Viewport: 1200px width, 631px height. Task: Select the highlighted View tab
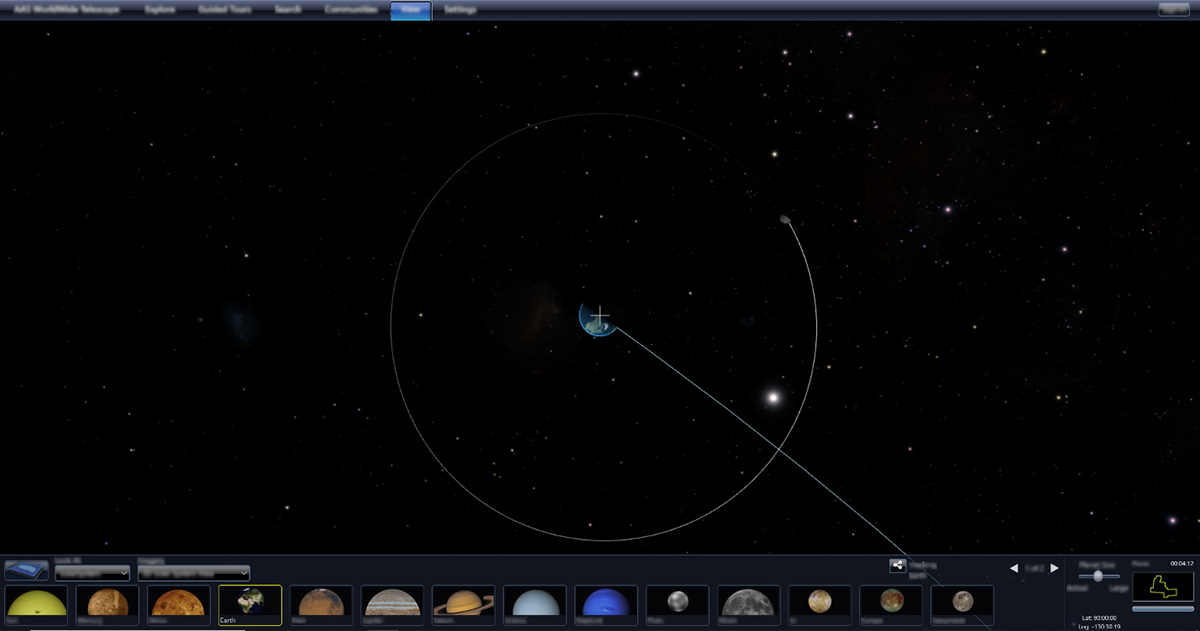[x=410, y=11]
